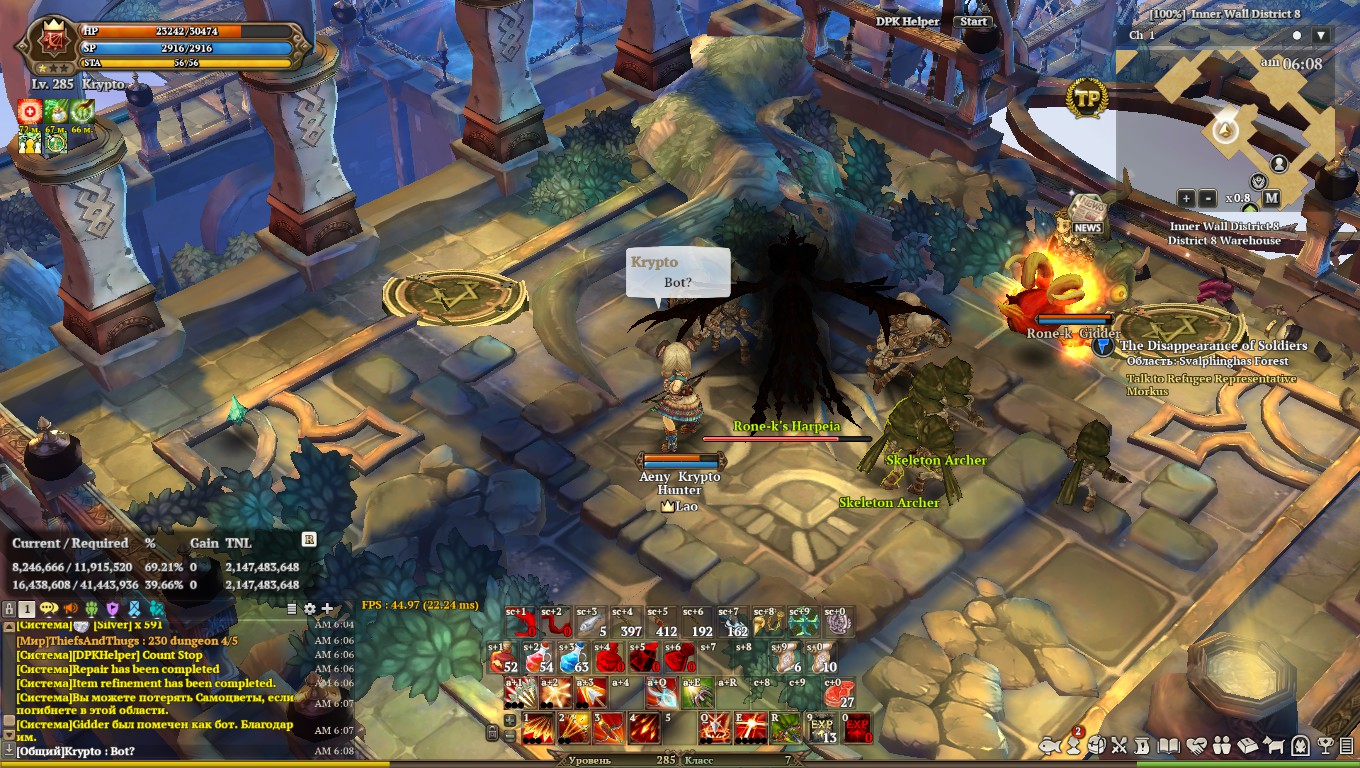
Task: Activate the green skill on hotkey R
Action: 786,728
